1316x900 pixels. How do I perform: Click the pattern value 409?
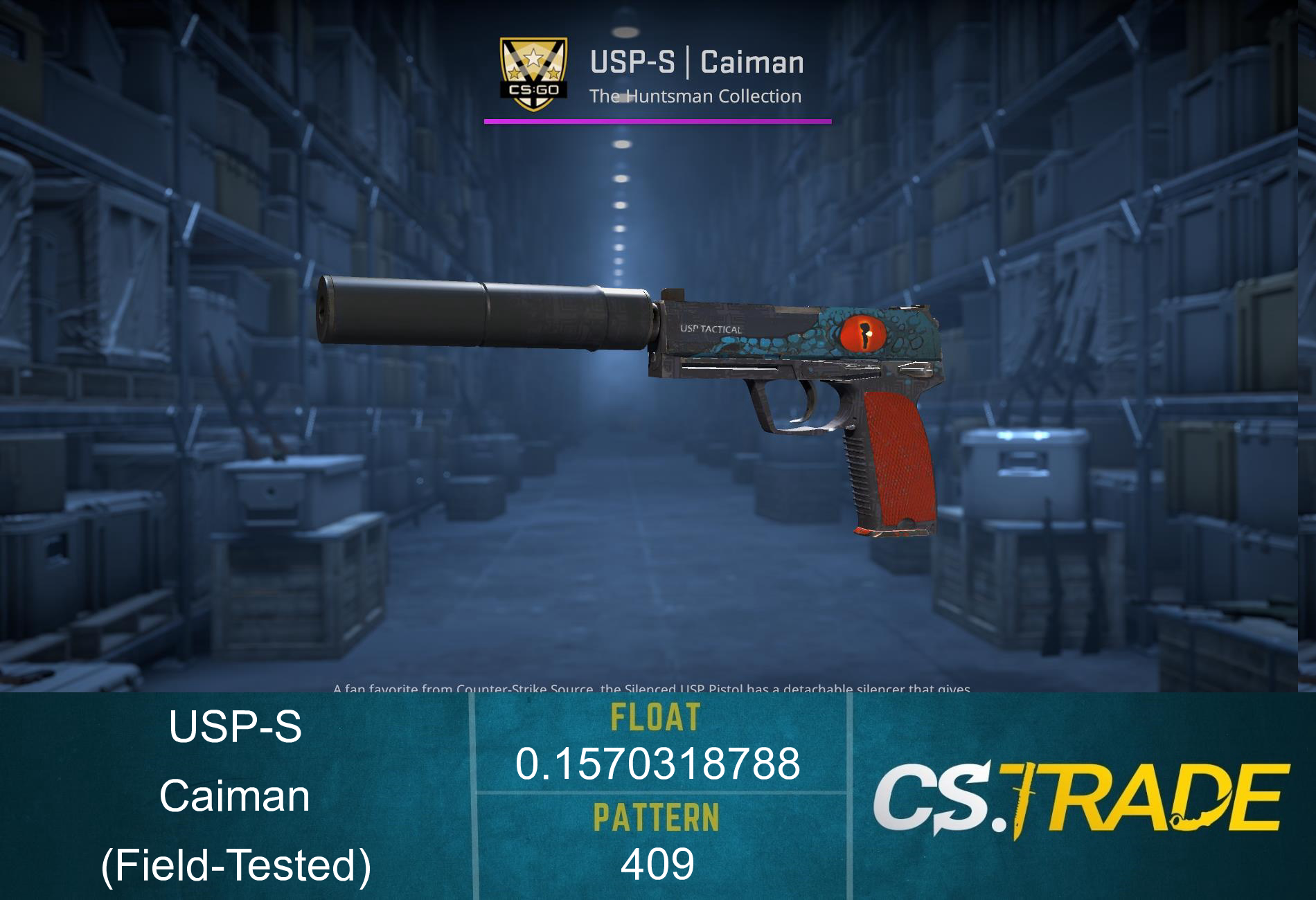pyautogui.click(x=658, y=865)
